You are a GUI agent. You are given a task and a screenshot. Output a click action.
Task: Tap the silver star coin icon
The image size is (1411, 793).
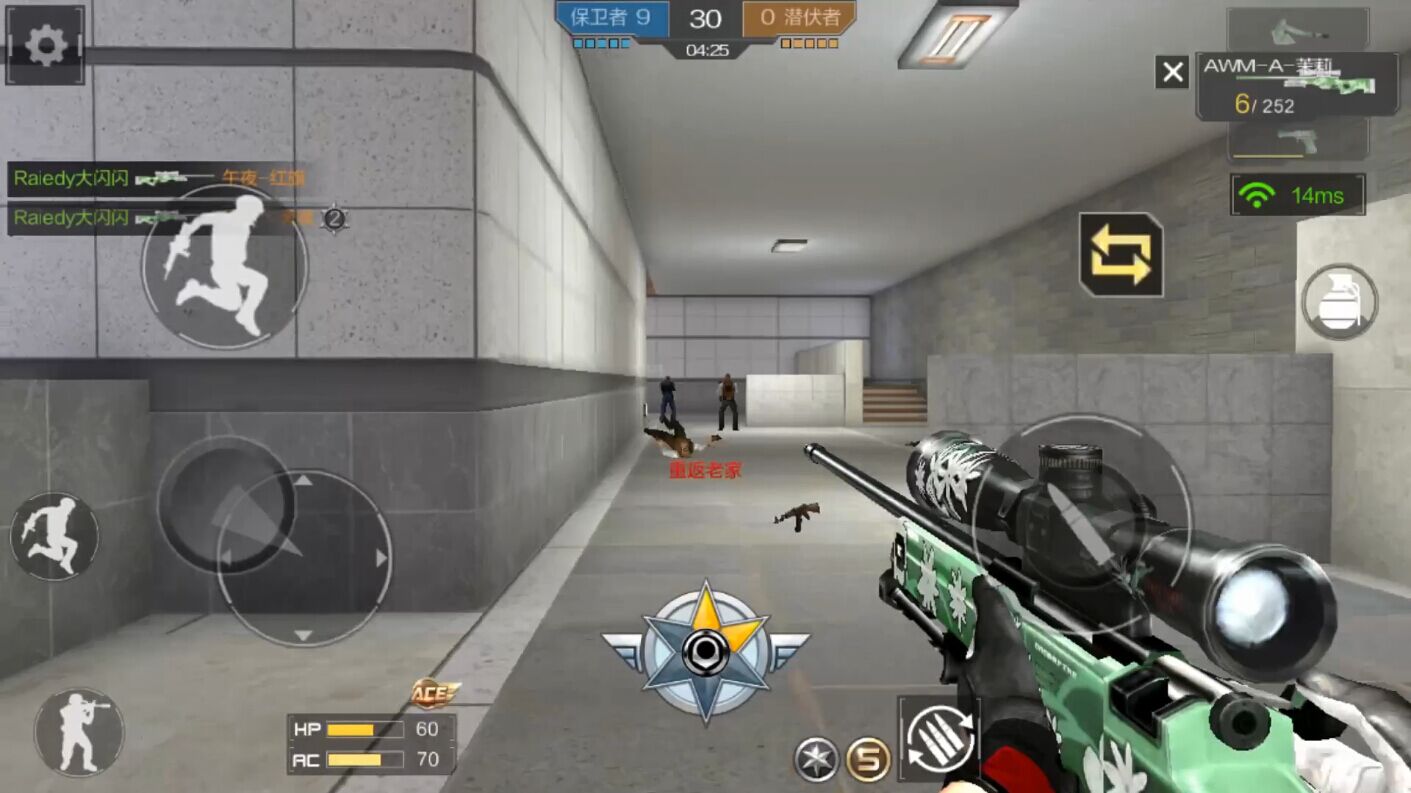pyautogui.click(x=816, y=760)
